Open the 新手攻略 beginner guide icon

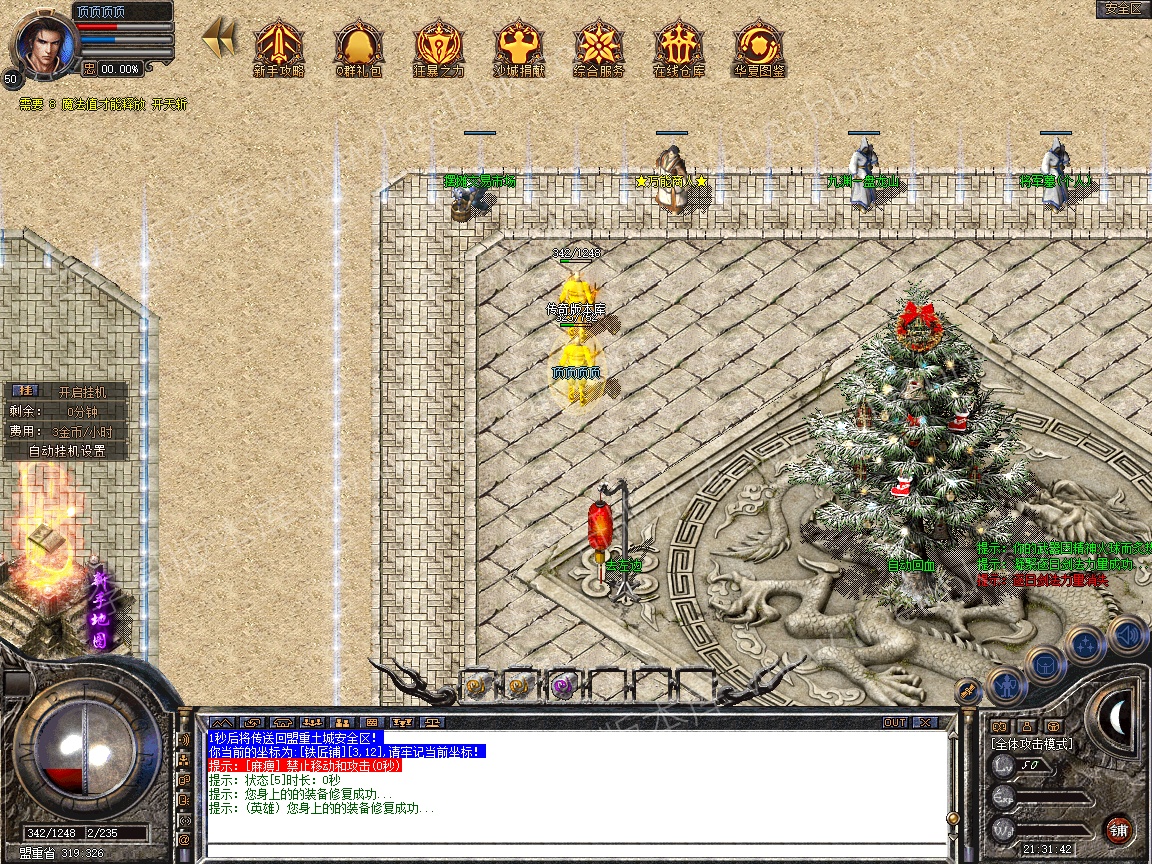[x=278, y=47]
